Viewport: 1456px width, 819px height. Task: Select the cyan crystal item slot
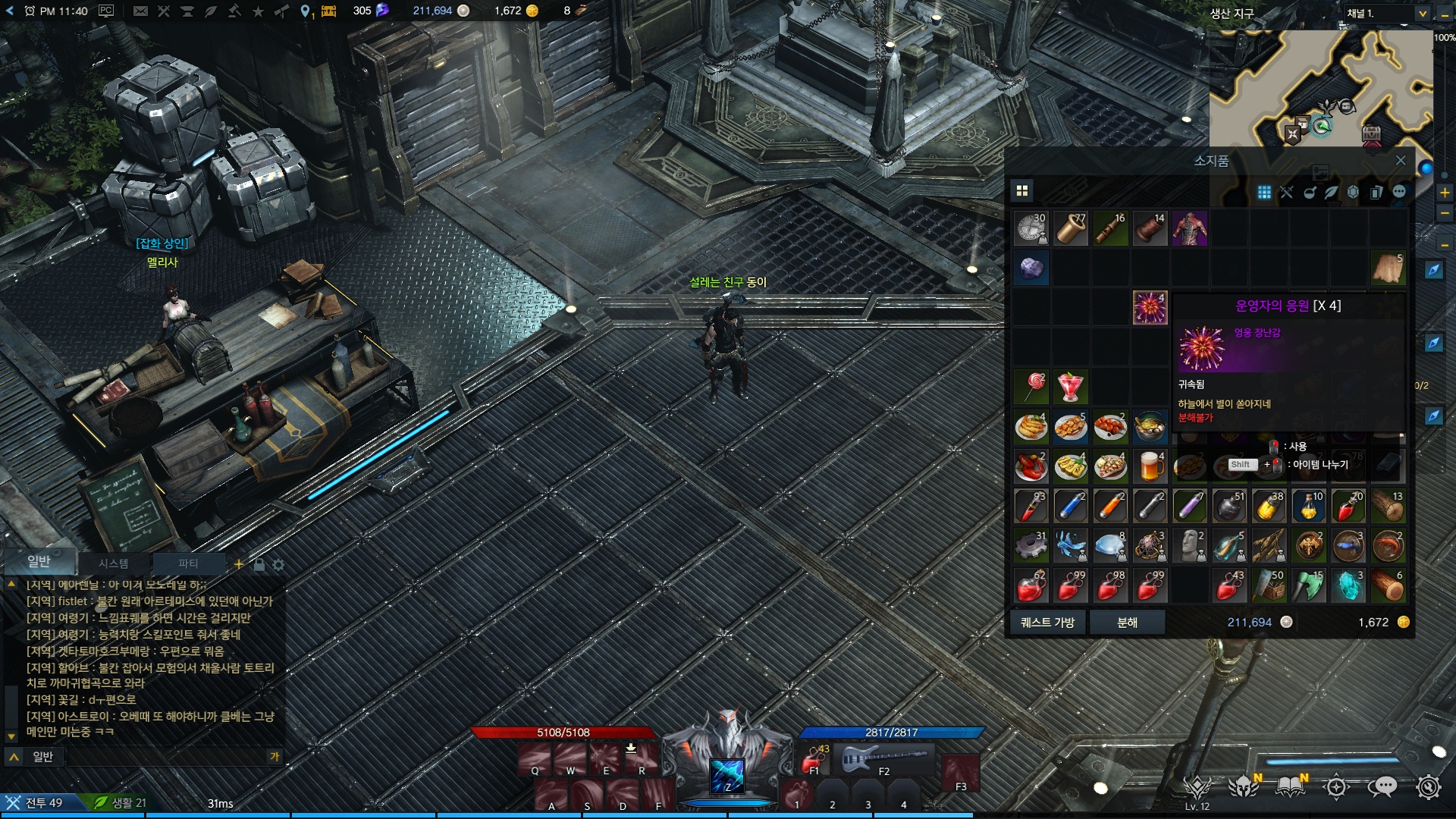pos(1348,586)
